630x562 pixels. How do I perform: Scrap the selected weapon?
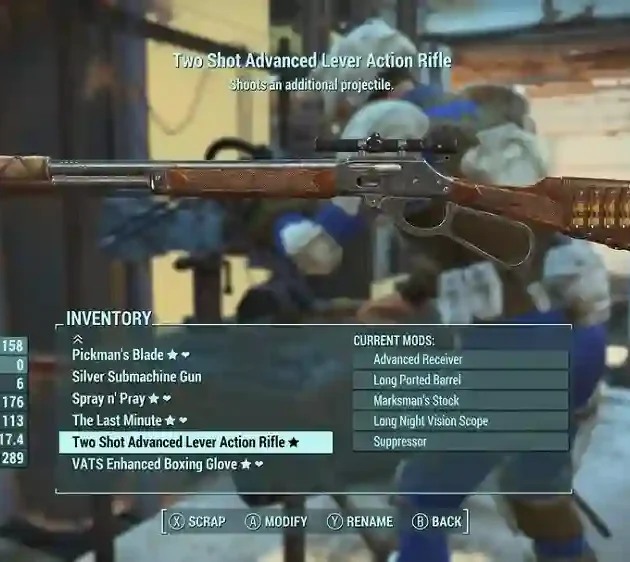tap(198, 521)
